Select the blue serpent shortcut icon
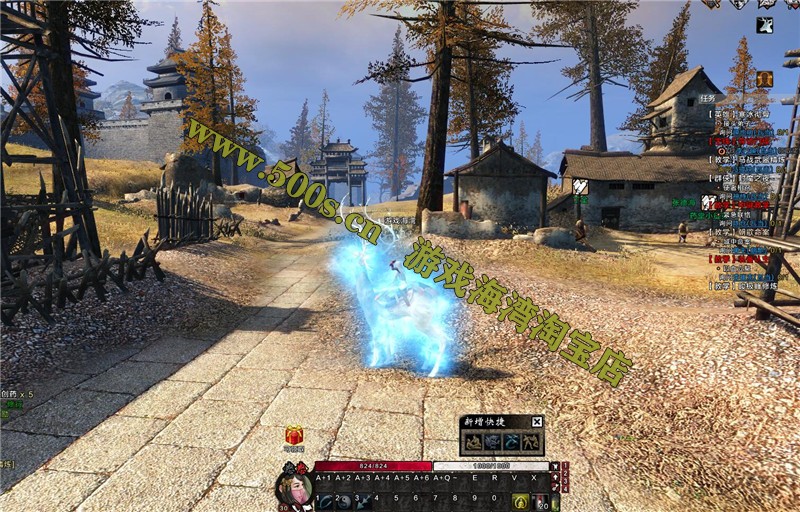 (x=512, y=441)
